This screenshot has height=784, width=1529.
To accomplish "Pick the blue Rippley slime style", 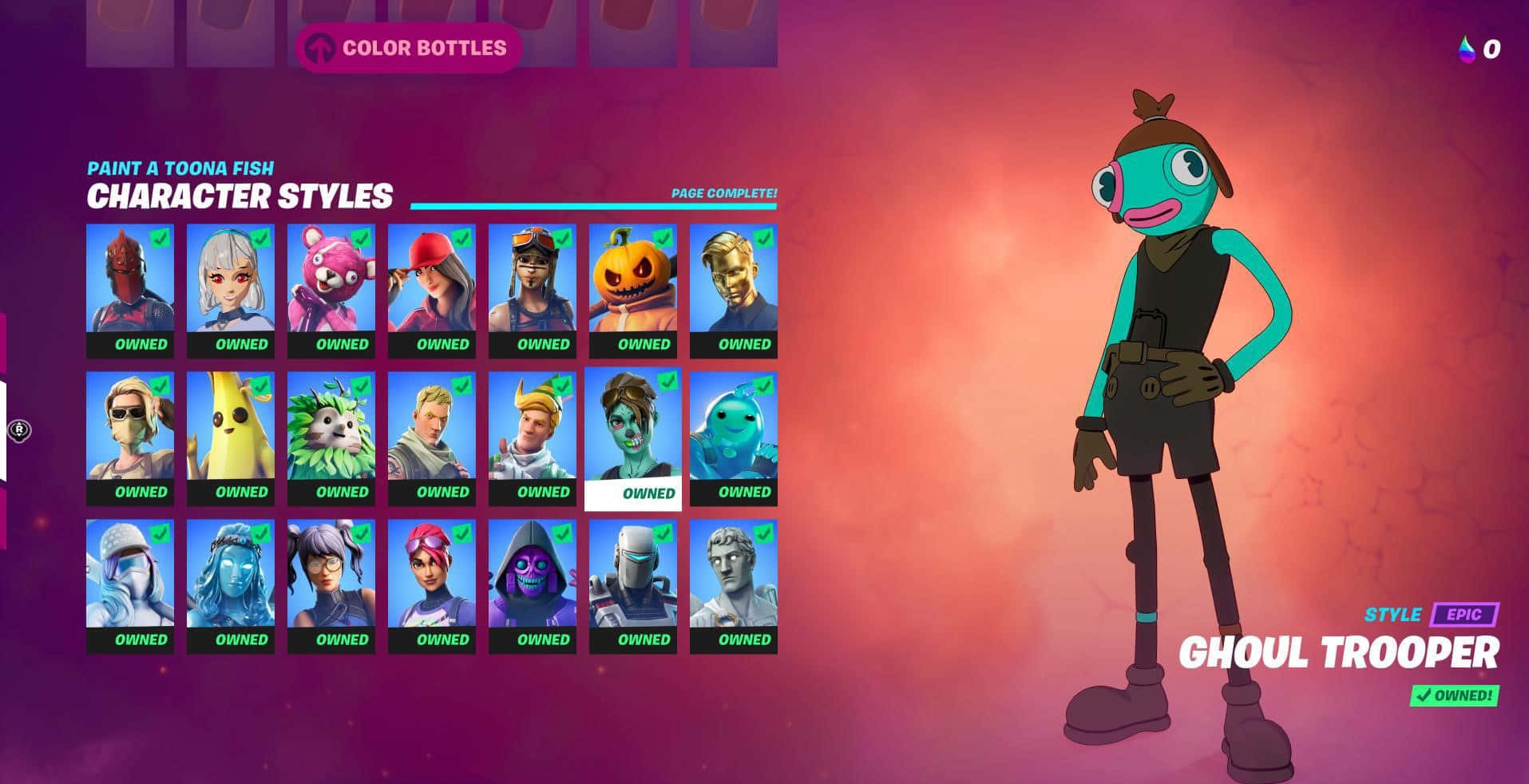I will click(x=734, y=438).
